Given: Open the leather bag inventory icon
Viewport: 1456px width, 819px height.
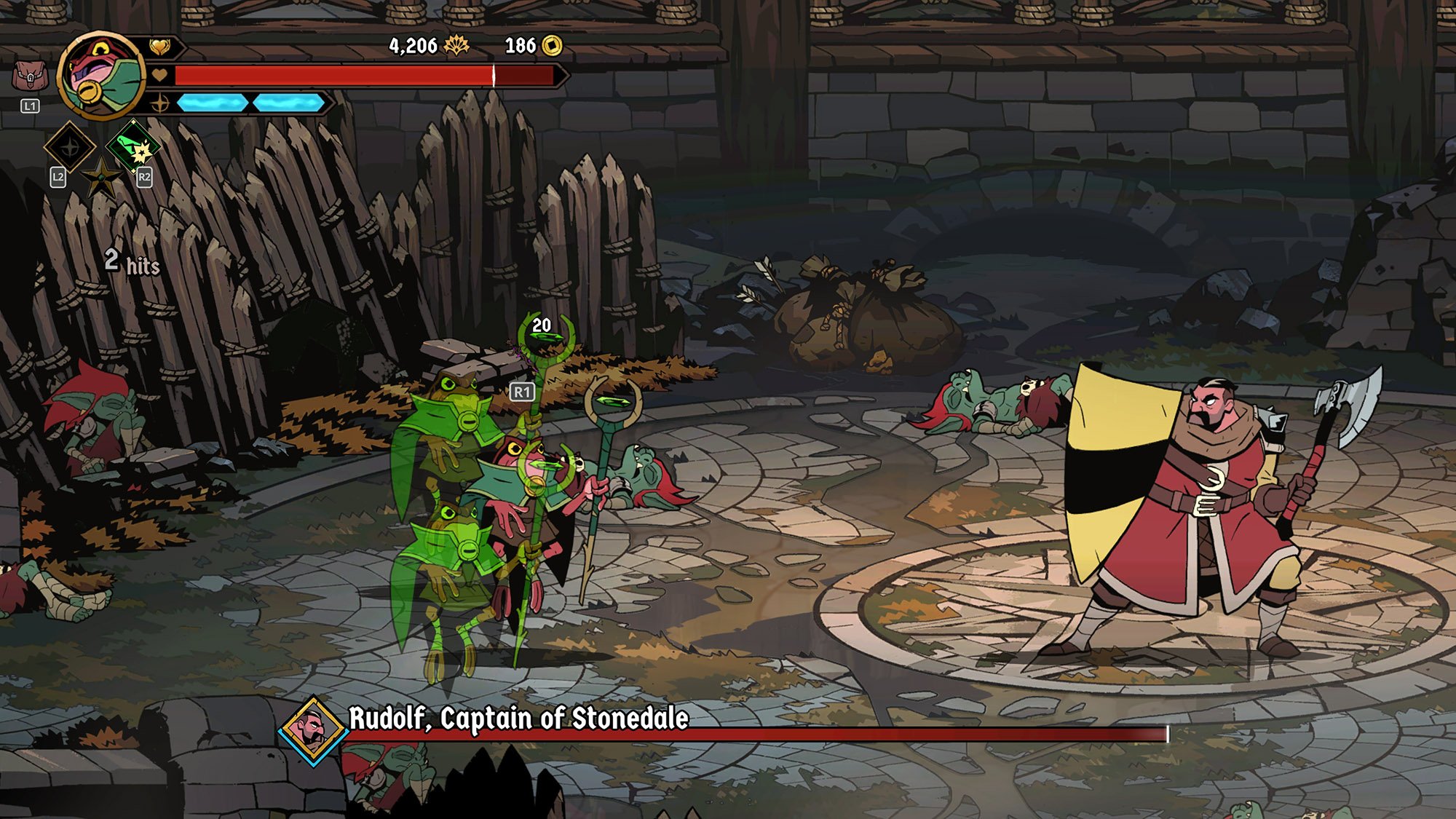Looking at the screenshot, I should pyautogui.click(x=30, y=76).
